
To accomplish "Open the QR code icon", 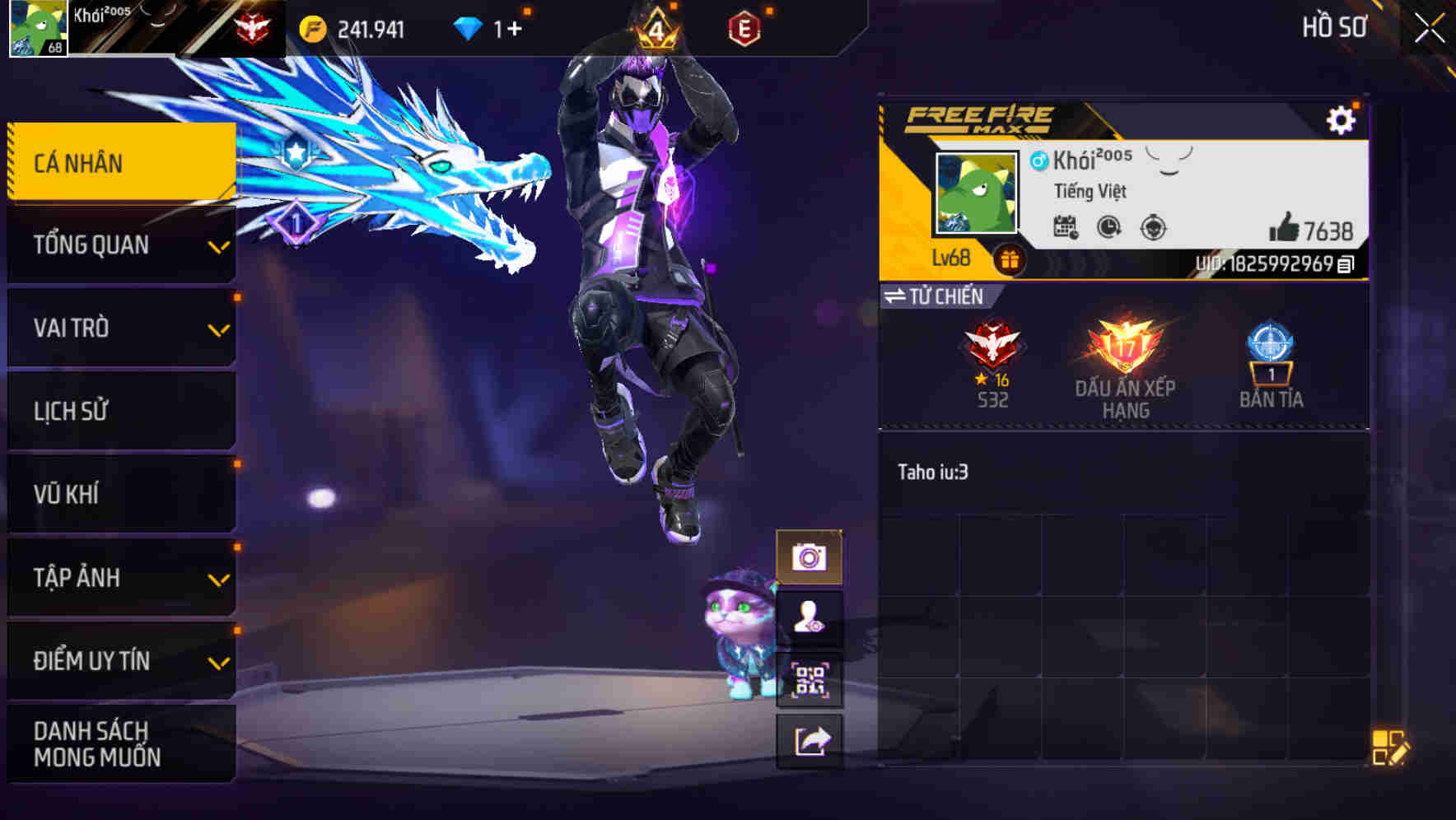I will pos(811,678).
